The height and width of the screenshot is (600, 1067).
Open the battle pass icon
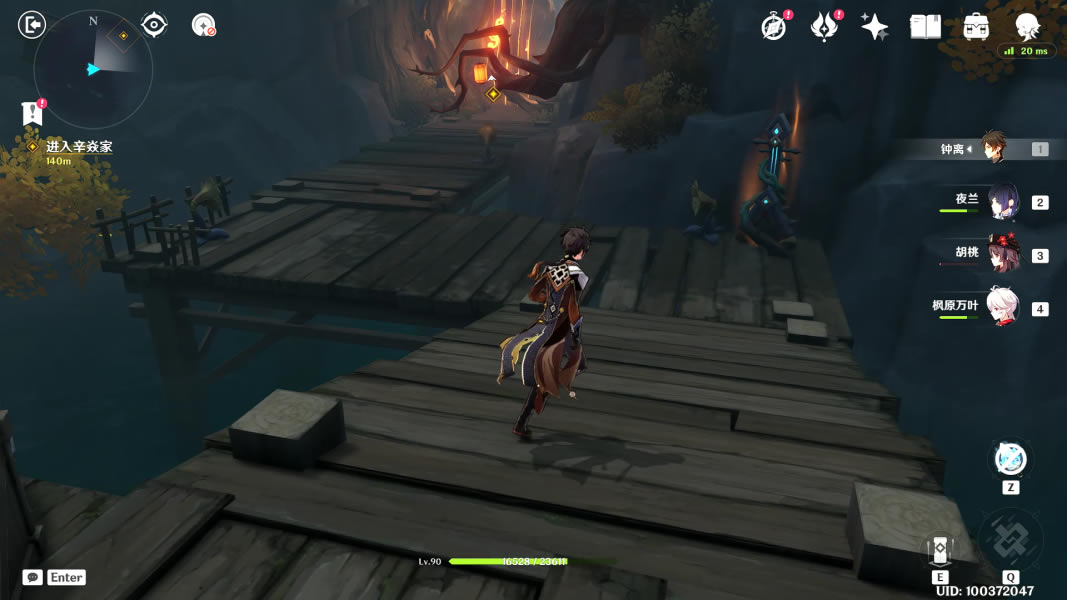click(824, 27)
